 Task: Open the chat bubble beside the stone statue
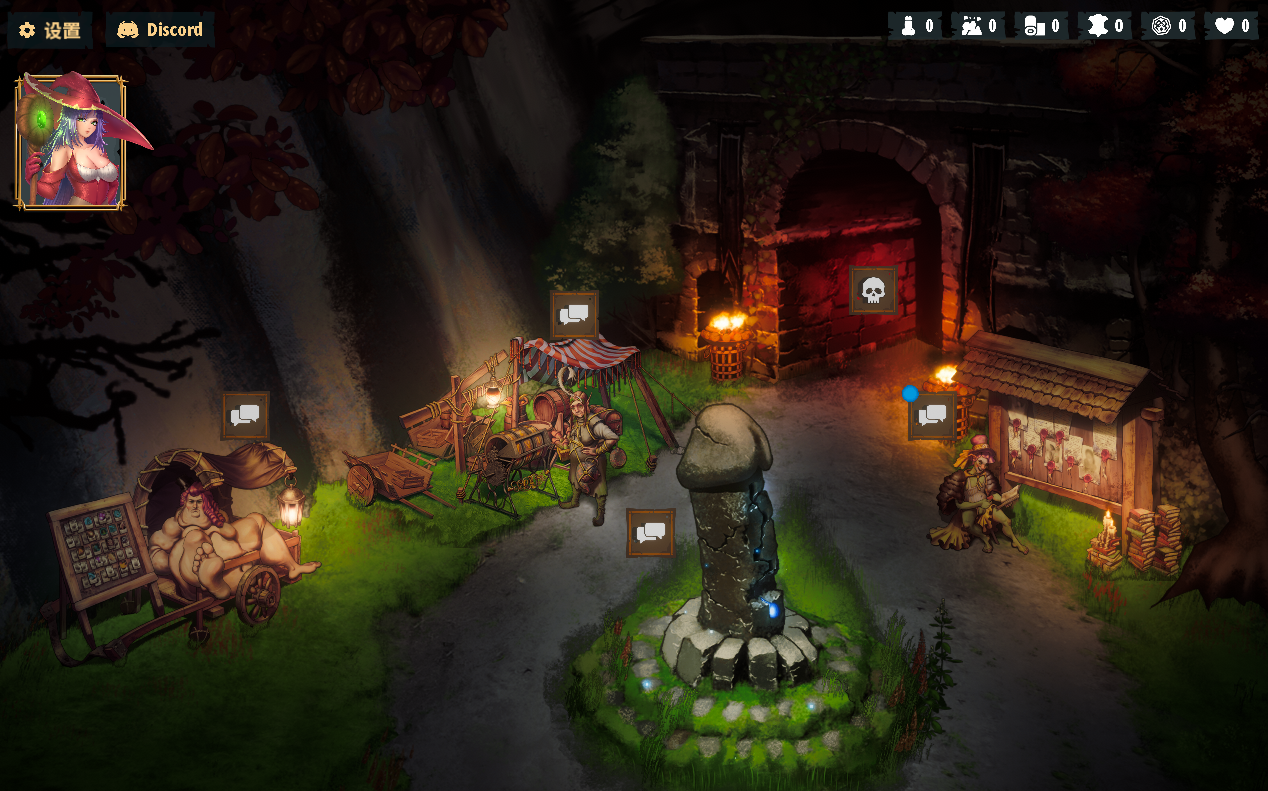click(651, 533)
